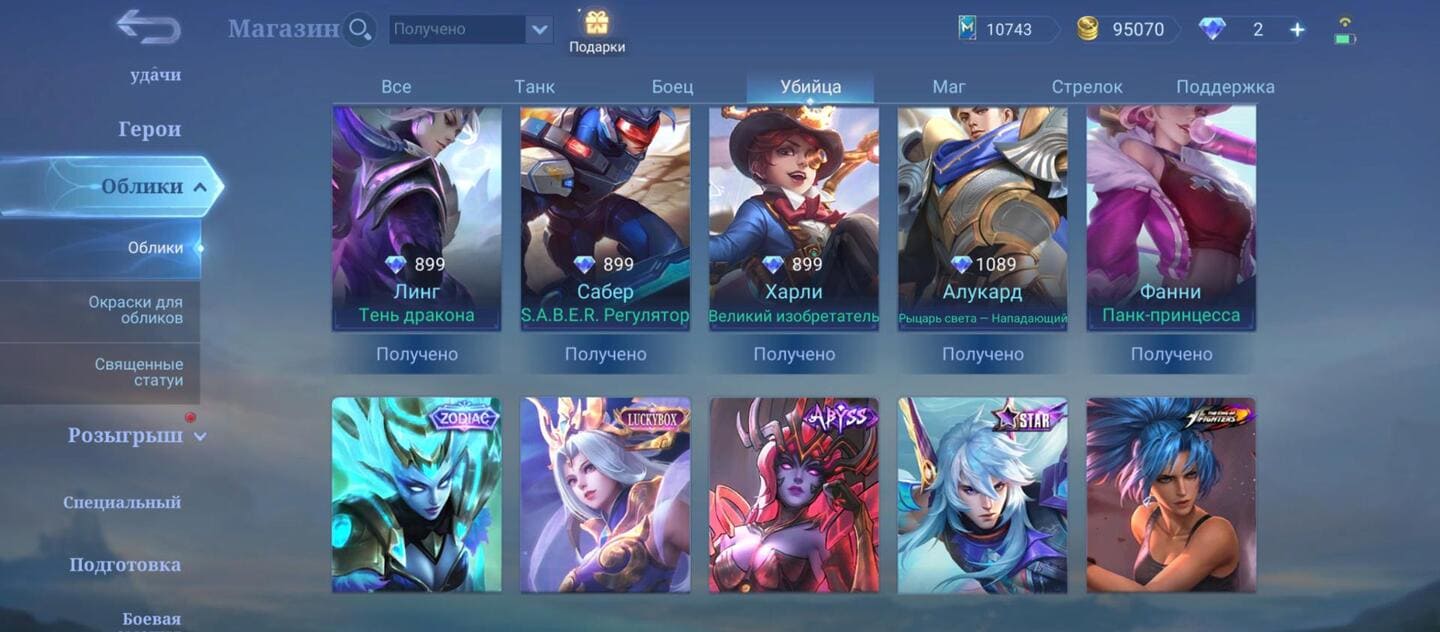Switch to the Боец tab
1440x632 pixels.
pyautogui.click(x=672, y=87)
